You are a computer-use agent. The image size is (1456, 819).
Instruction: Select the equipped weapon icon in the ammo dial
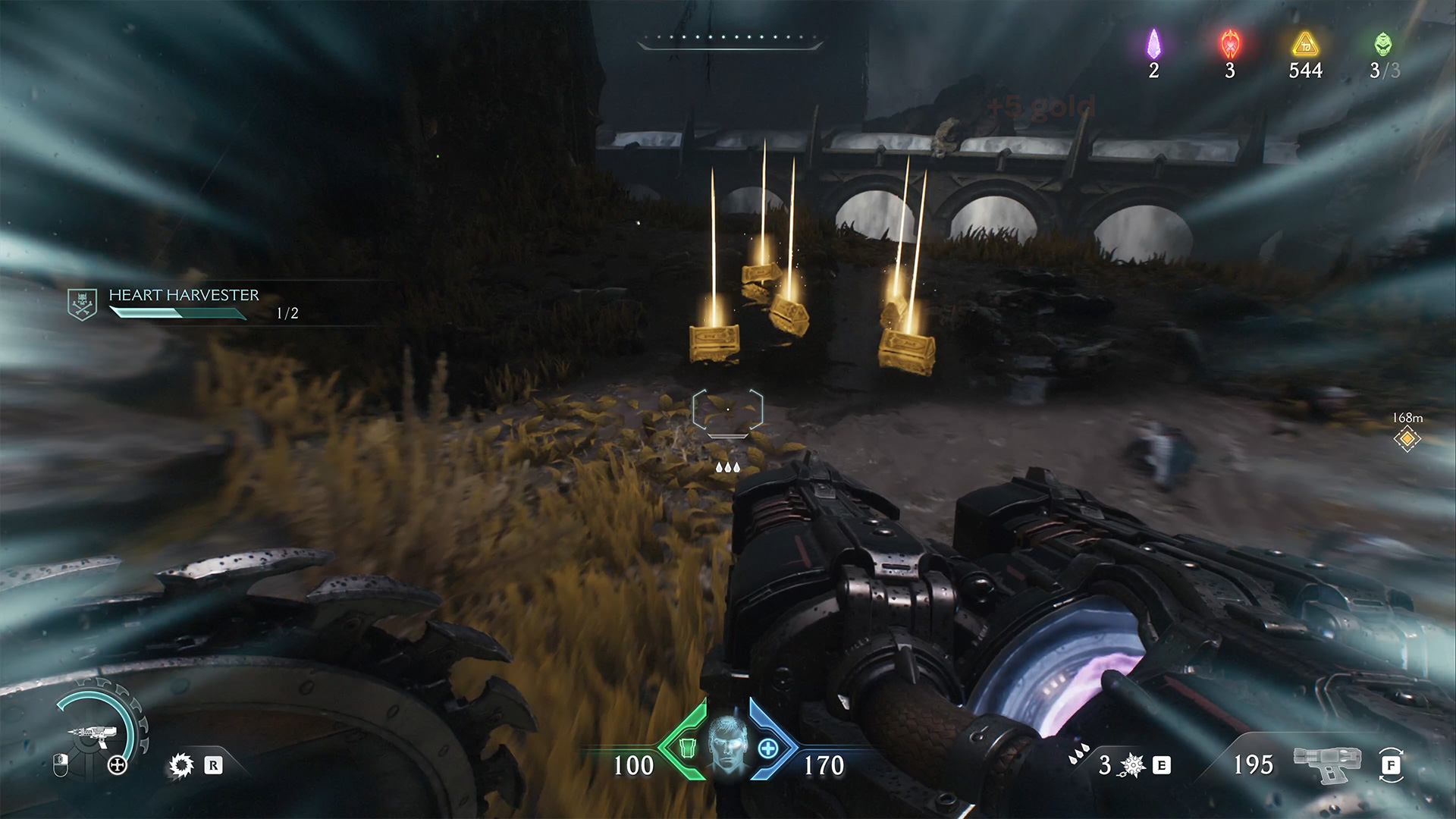tap(89, 733)
